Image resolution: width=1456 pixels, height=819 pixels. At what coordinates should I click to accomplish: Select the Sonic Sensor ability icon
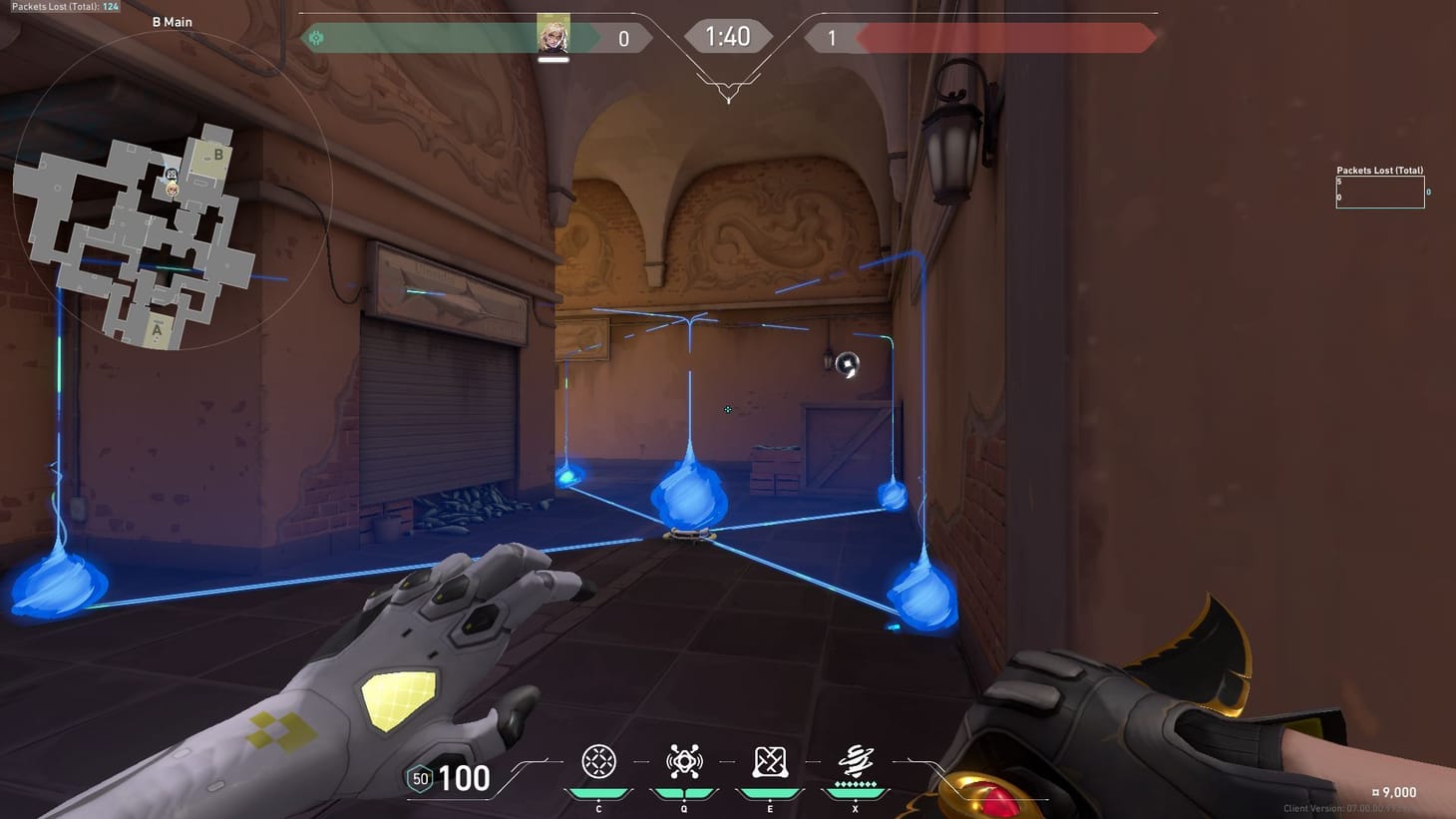(x=683, y=761)
